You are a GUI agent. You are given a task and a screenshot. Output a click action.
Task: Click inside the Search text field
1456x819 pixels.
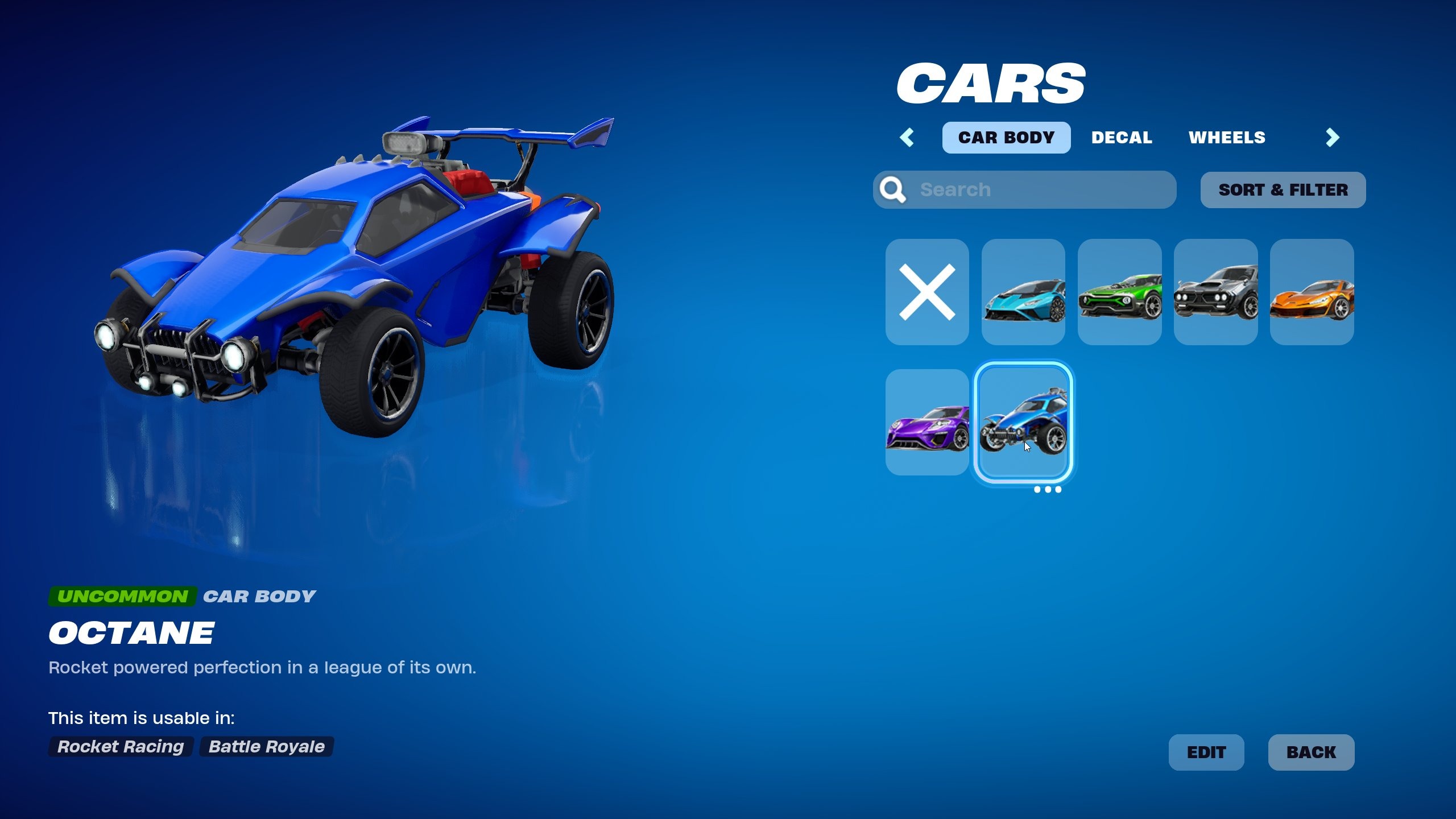point(1024,189)
